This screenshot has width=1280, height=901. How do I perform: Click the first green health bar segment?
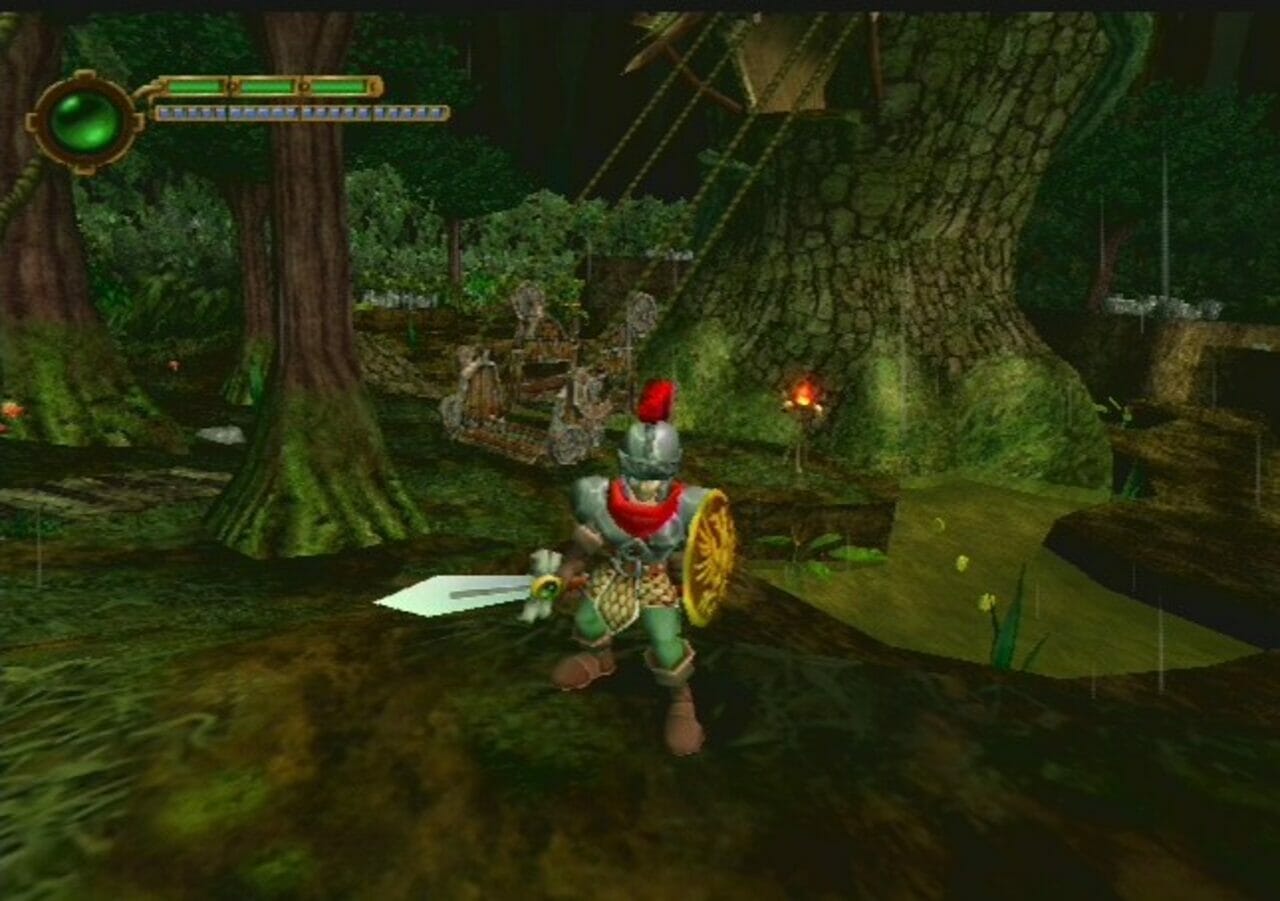(196, 86)
